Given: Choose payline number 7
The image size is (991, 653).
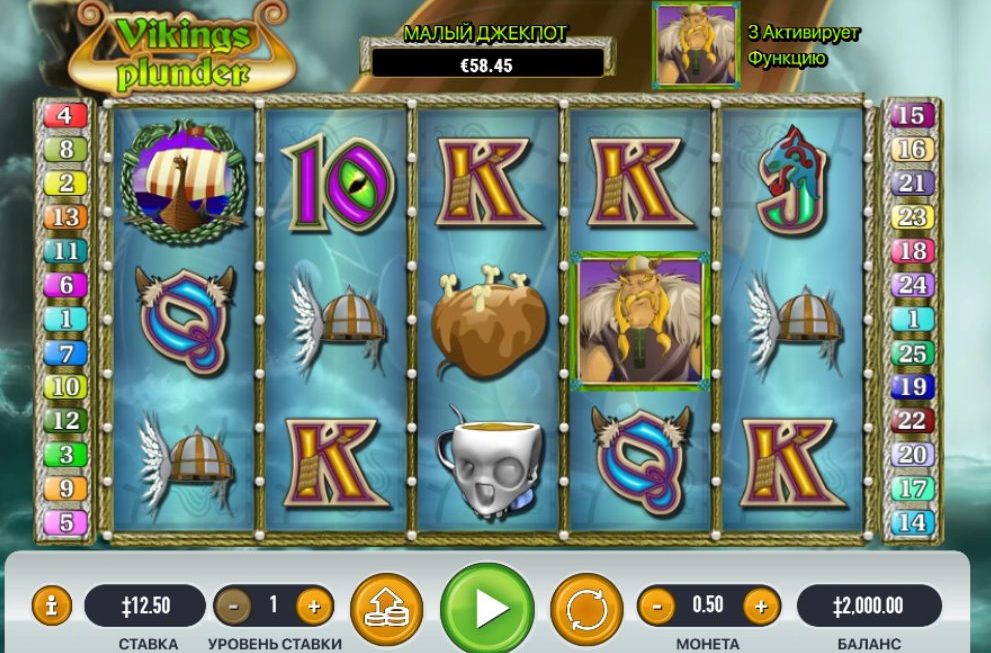Looking at the screenshot, I should (66, 353).
